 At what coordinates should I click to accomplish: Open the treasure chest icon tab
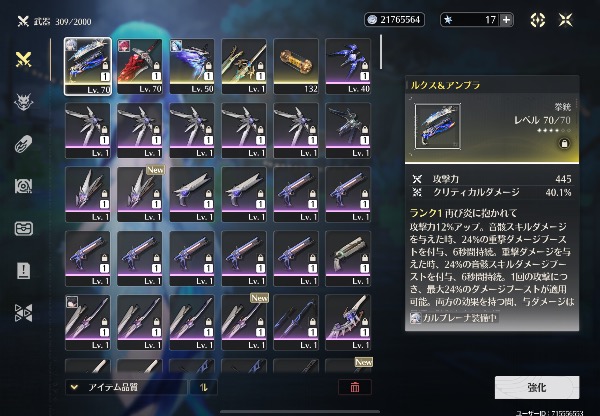point(23,228)
